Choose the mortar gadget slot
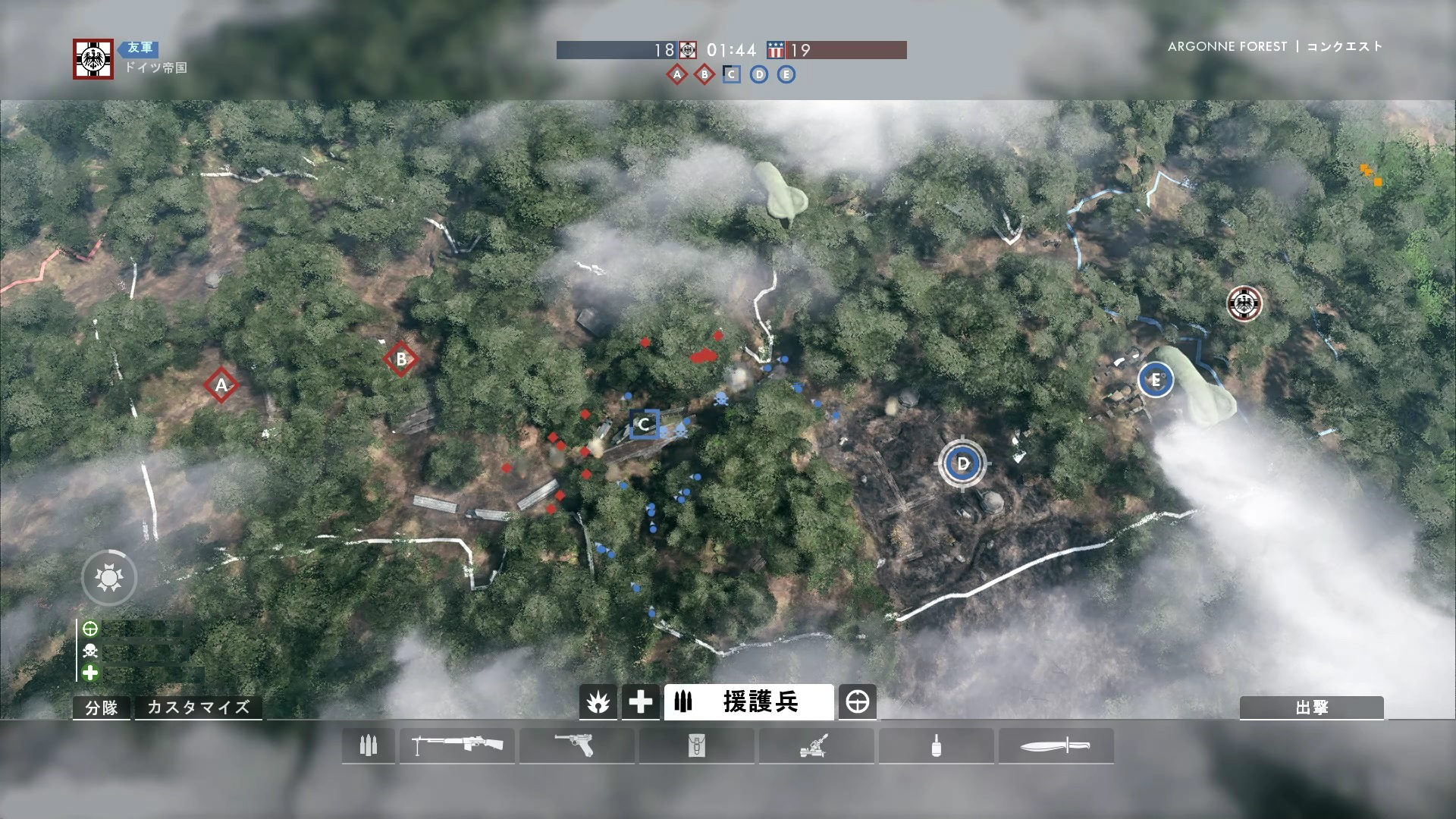Viewport: 1456px width, 819px height. click(816, 746)
